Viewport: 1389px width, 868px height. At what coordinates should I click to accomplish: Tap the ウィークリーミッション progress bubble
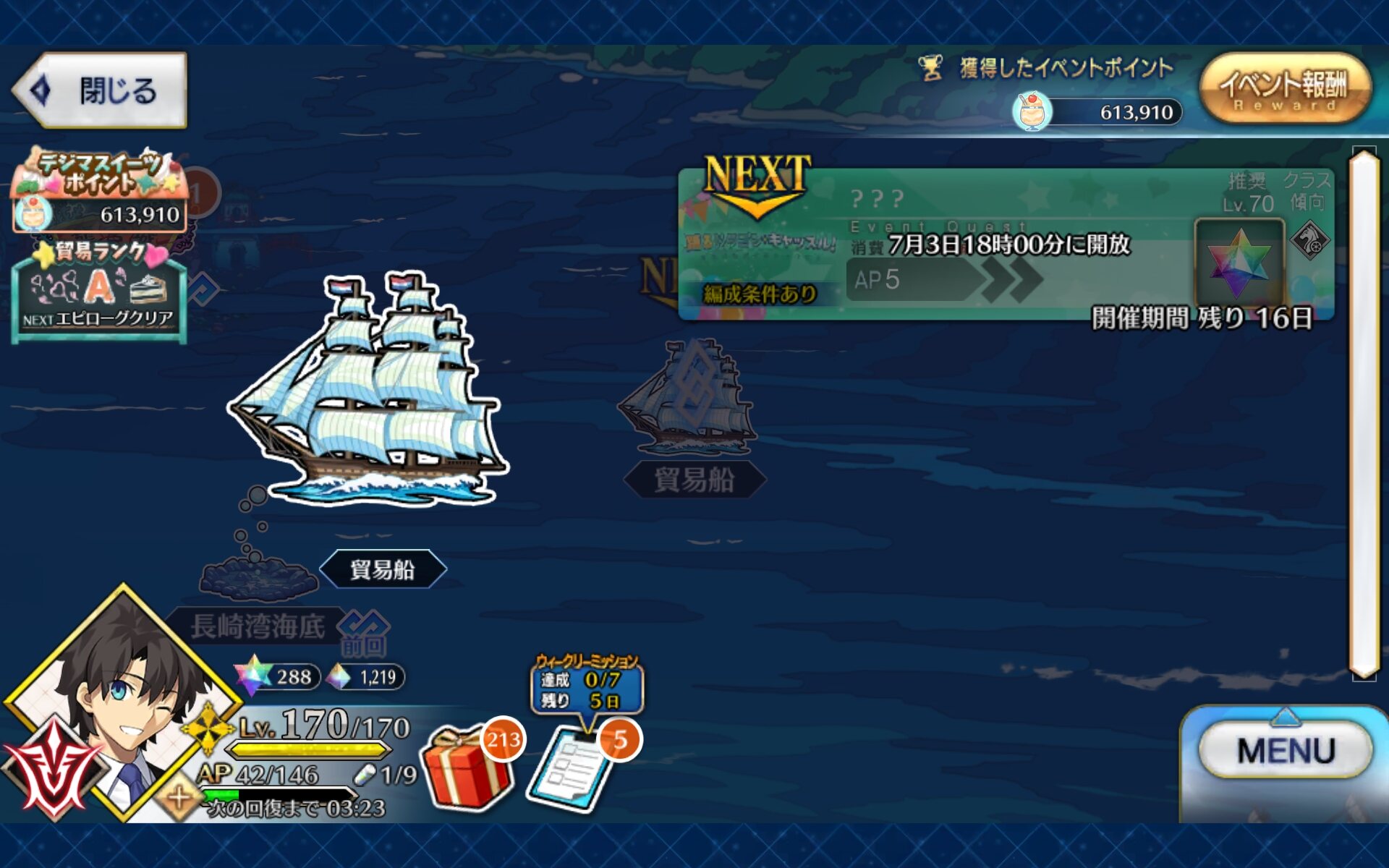pyautogui.click(x=586, y=685)
